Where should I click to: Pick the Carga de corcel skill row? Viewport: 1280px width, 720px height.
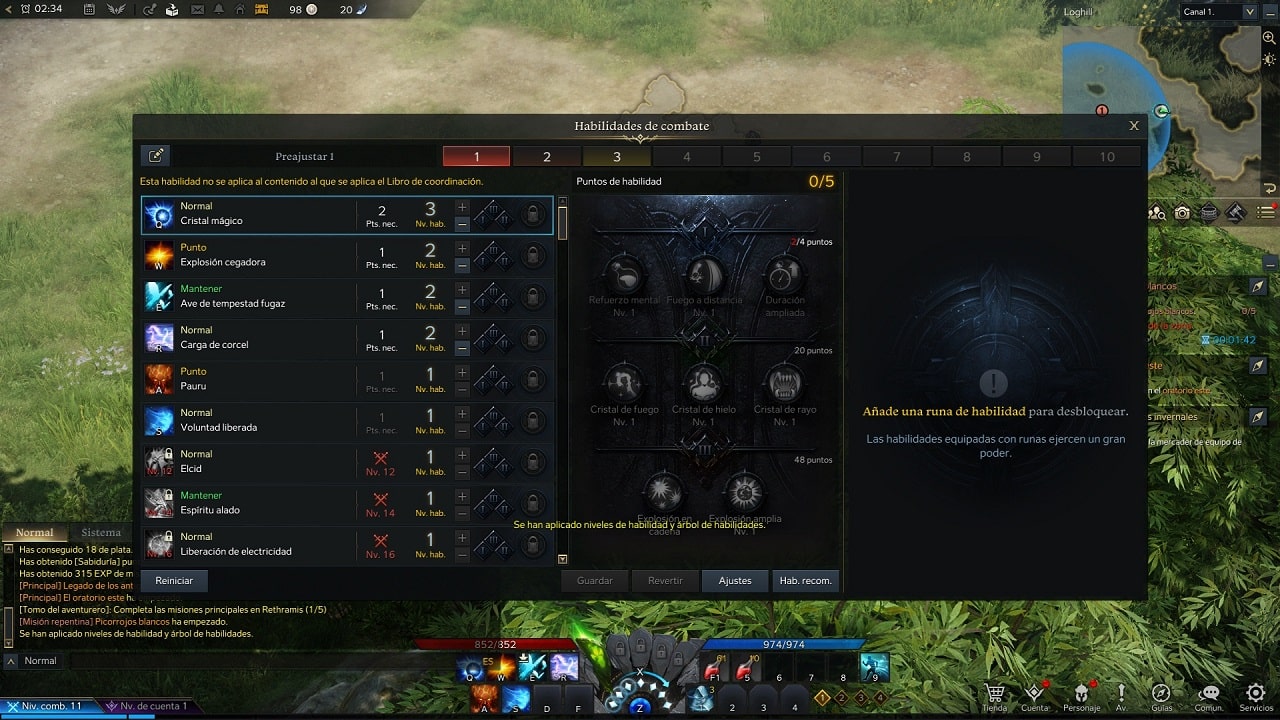(x=250, y=338)
